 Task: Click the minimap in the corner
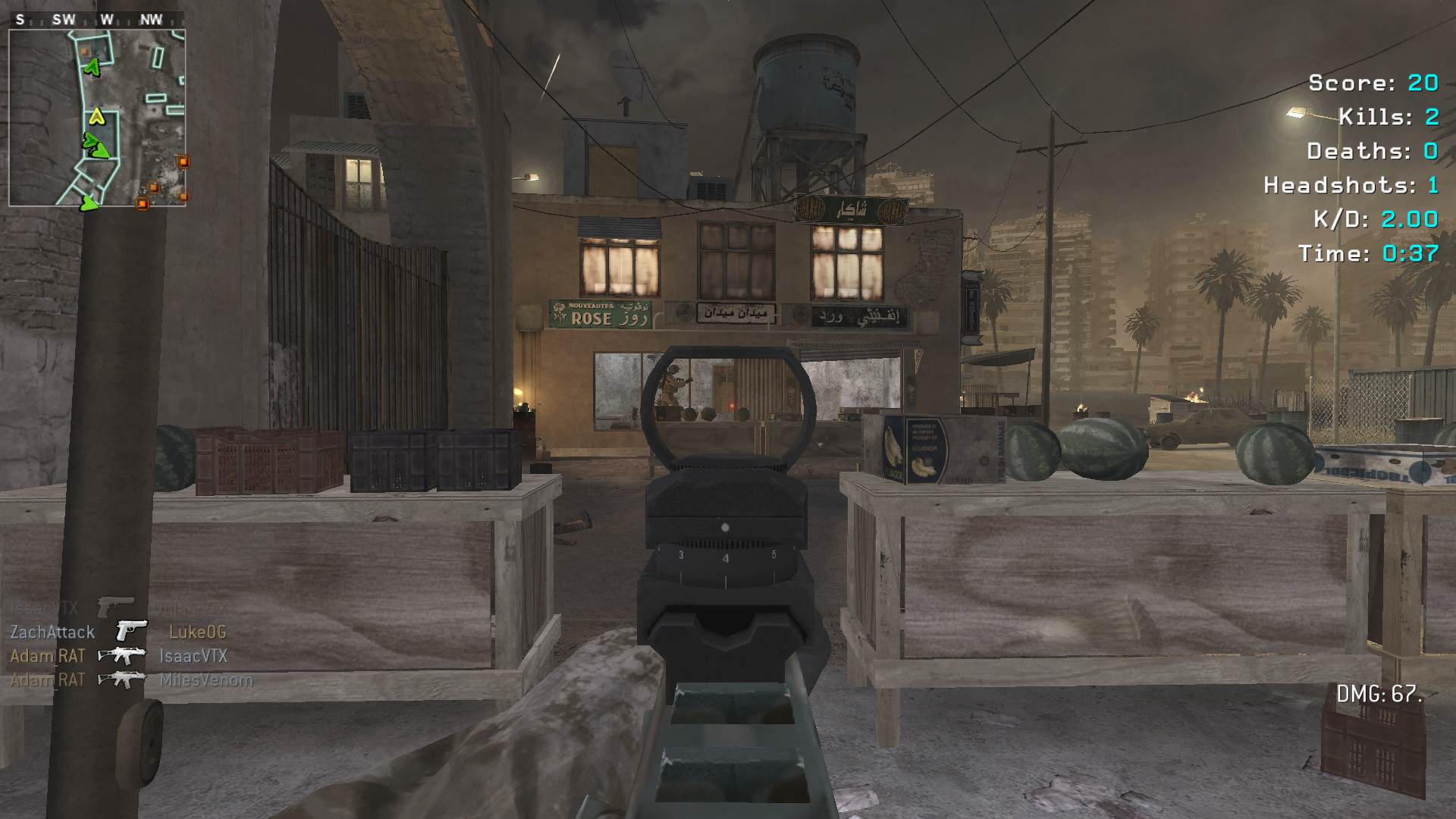click(97, 118)
